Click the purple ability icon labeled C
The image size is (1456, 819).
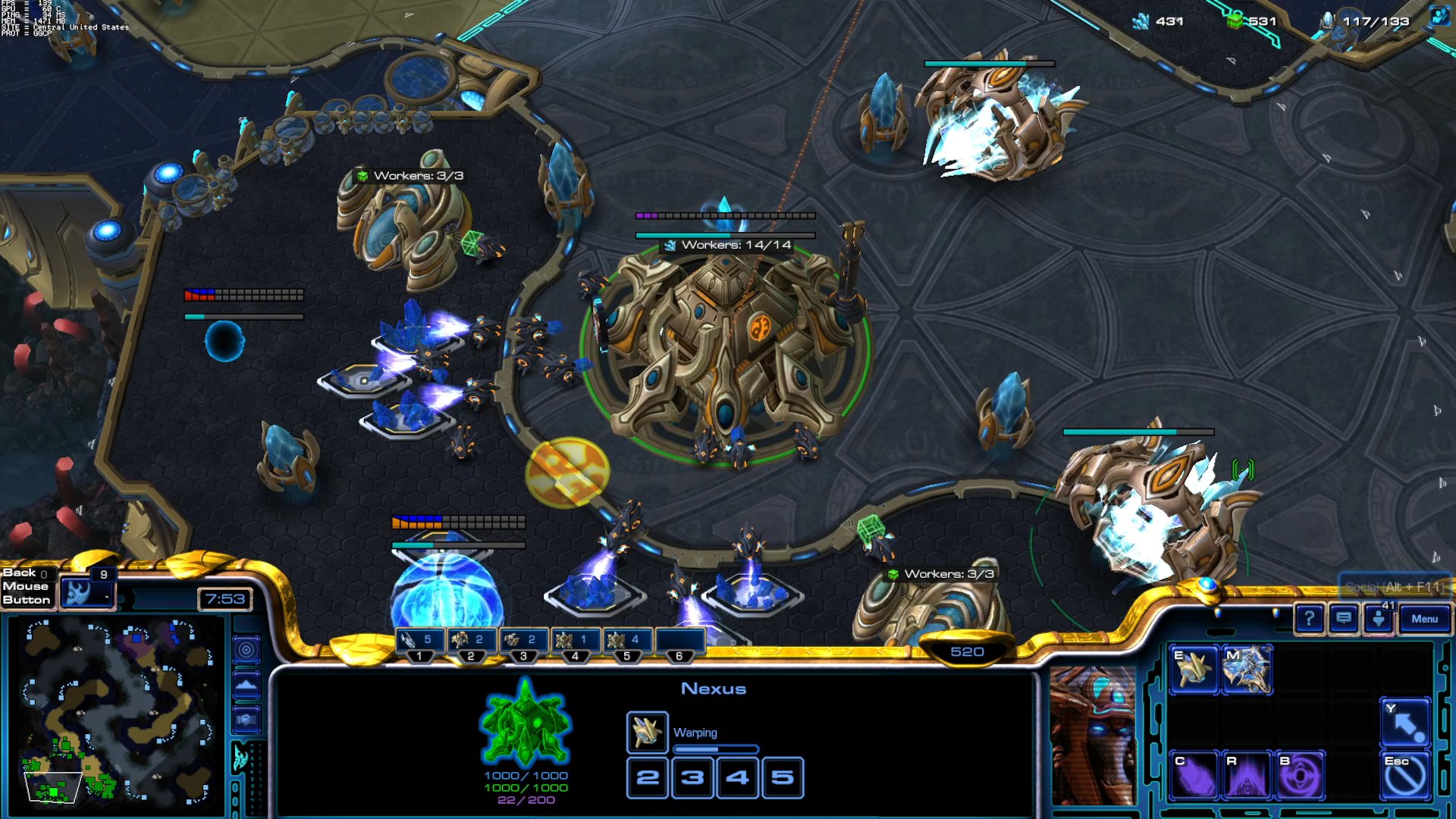pyautogui.click(x=1195, y=773)
